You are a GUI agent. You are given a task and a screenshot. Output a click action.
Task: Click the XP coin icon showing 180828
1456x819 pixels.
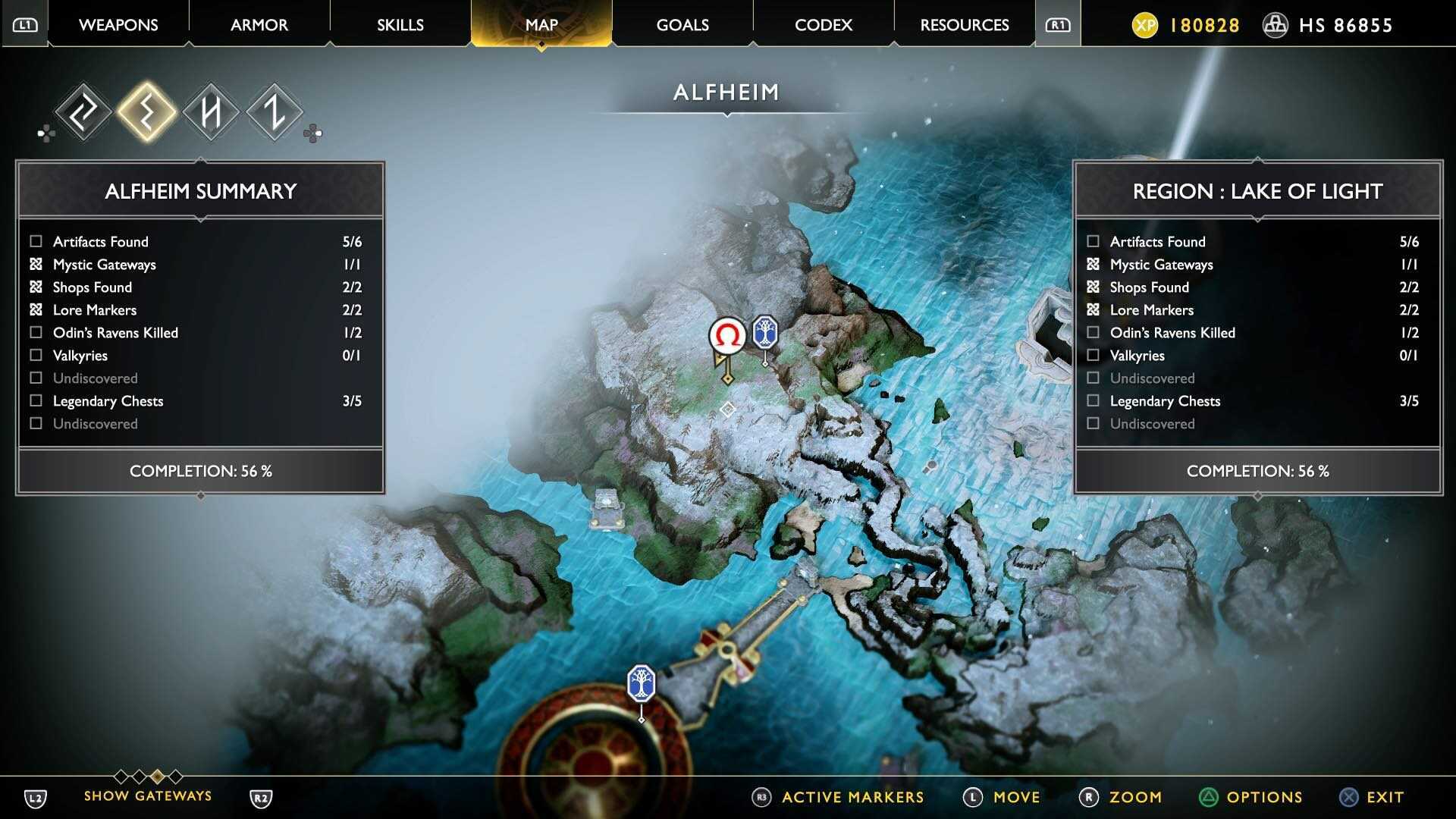click(x=1147, y=25)
